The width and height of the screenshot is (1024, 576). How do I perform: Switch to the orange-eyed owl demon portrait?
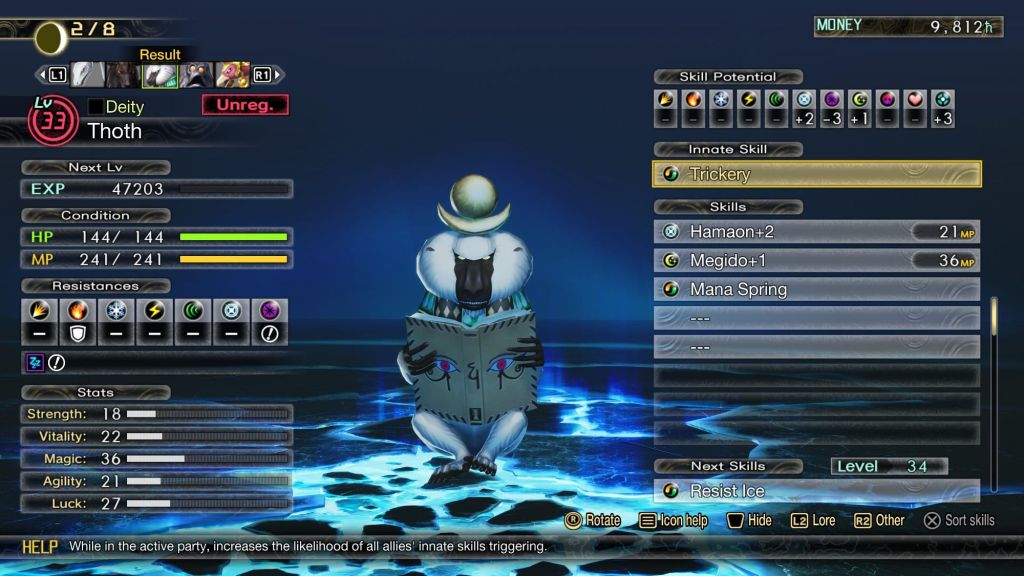[196, 75]
